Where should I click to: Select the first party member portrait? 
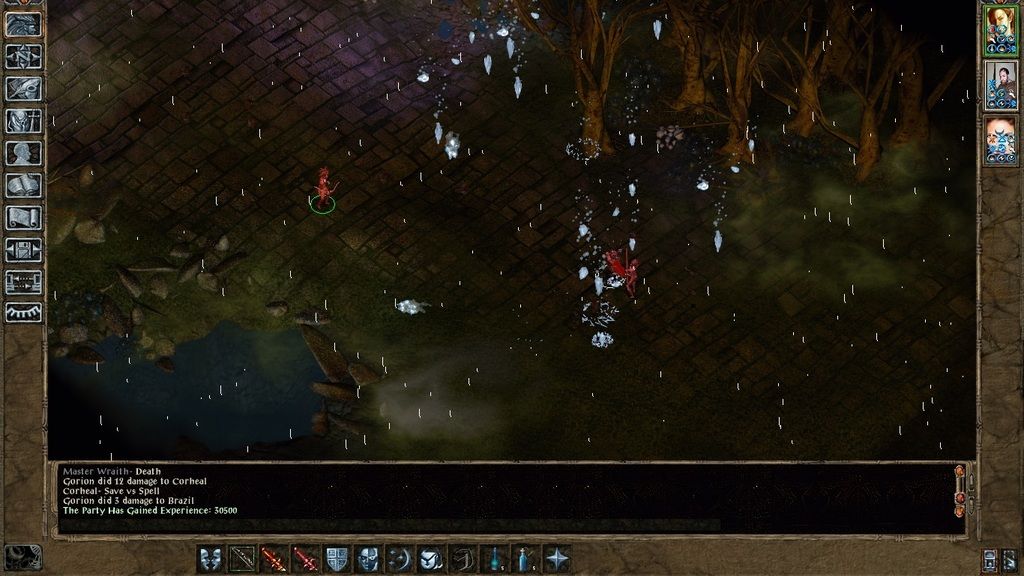click(999, 28)
